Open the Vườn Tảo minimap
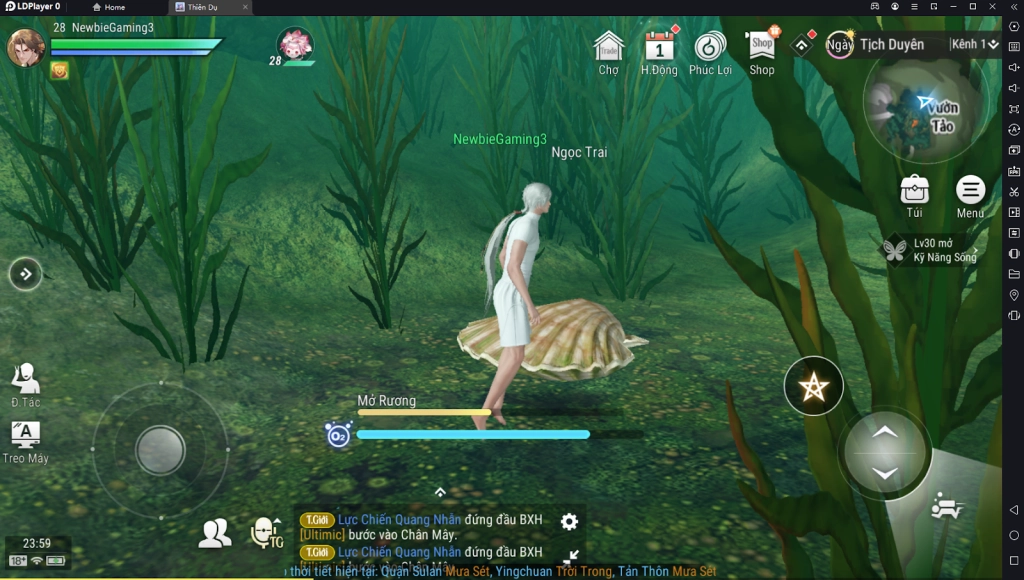The width and height of the screenshot is (1024, 580). pos(924,109)
